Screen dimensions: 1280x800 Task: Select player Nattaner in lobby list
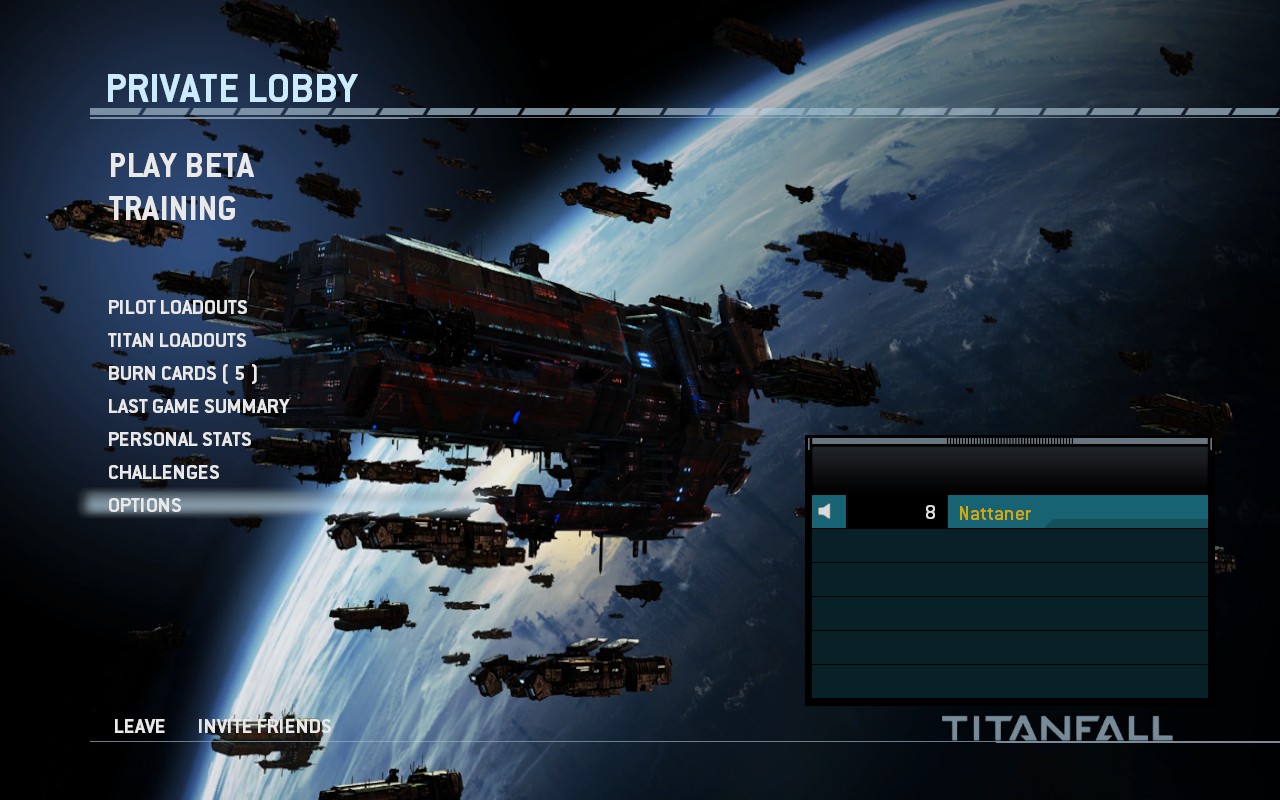tap(1076, 513)
